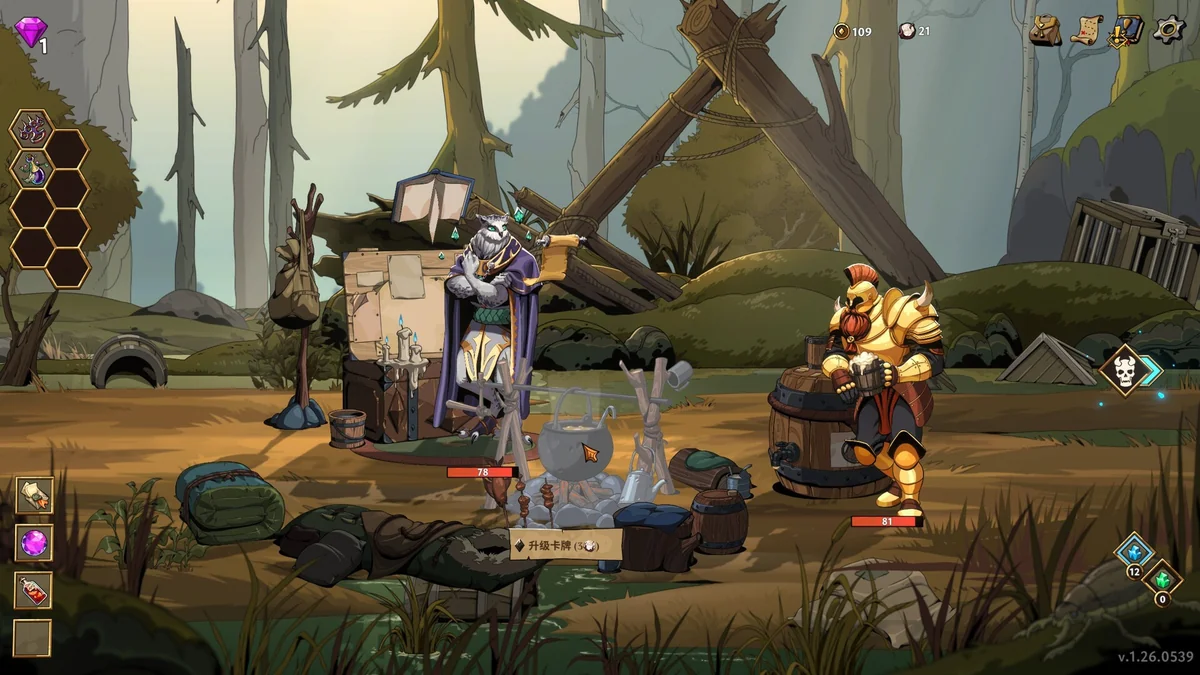Select the purple claw relic hexagon
The width and height of the screenshot is (1200, 675).
[x=31, y=130]
